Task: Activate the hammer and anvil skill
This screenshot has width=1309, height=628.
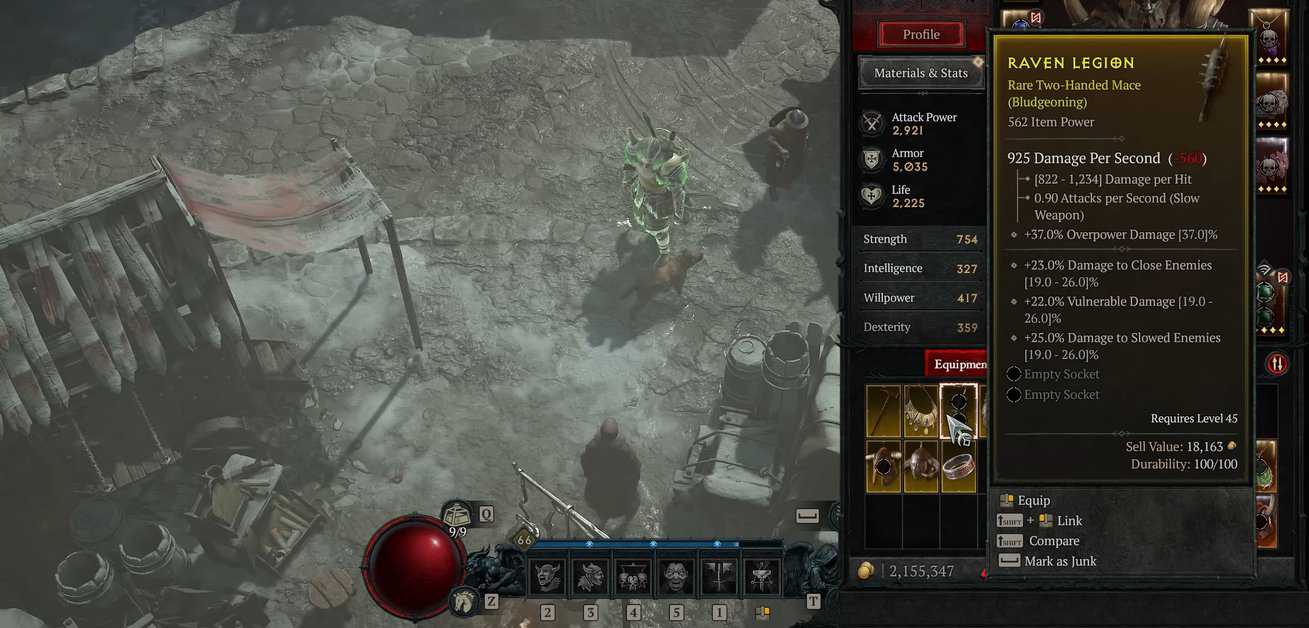Action: [x=762, y=577]
